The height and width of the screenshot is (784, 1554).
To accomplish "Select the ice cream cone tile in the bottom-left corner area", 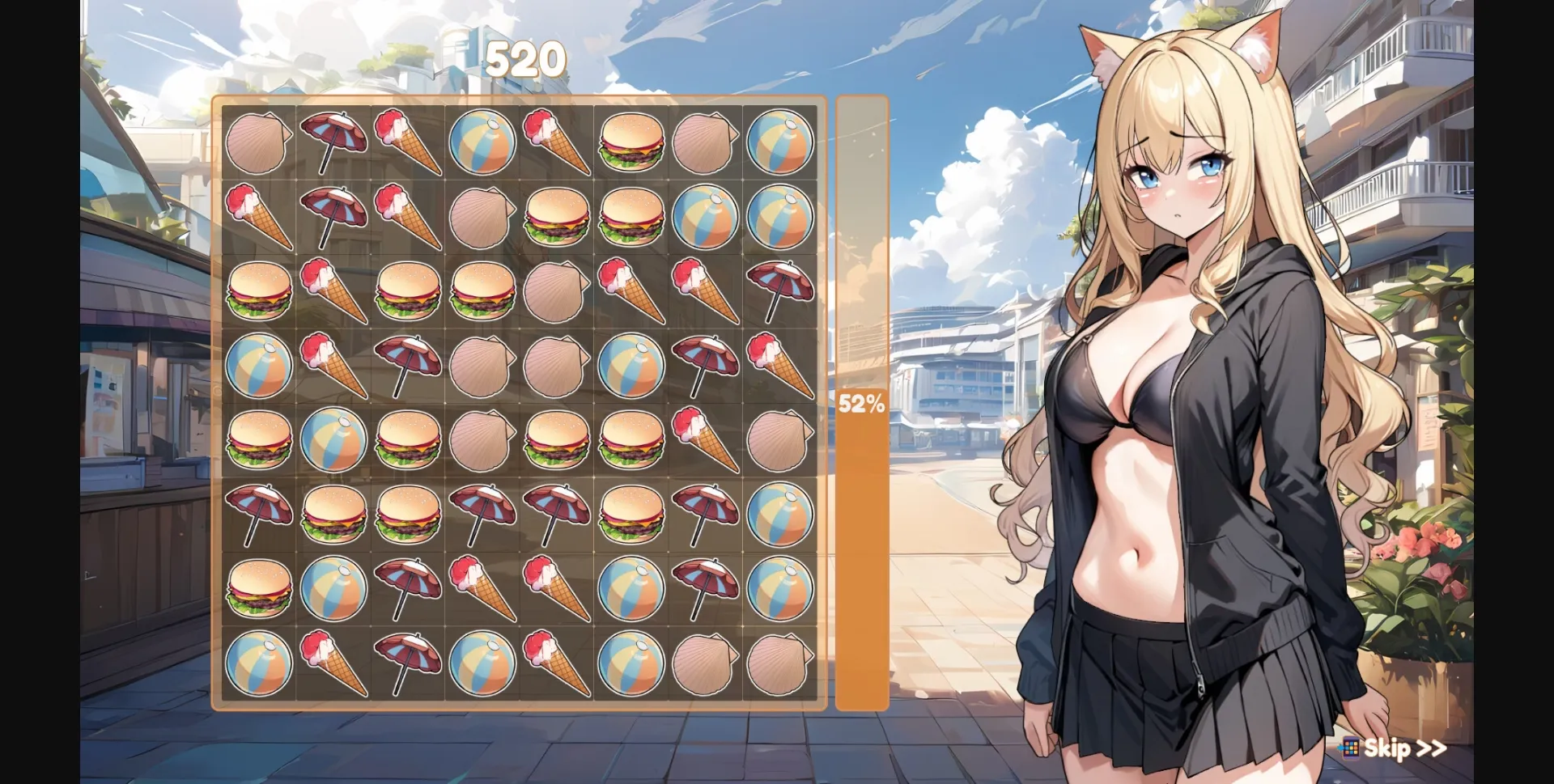I will coord(333,663).
